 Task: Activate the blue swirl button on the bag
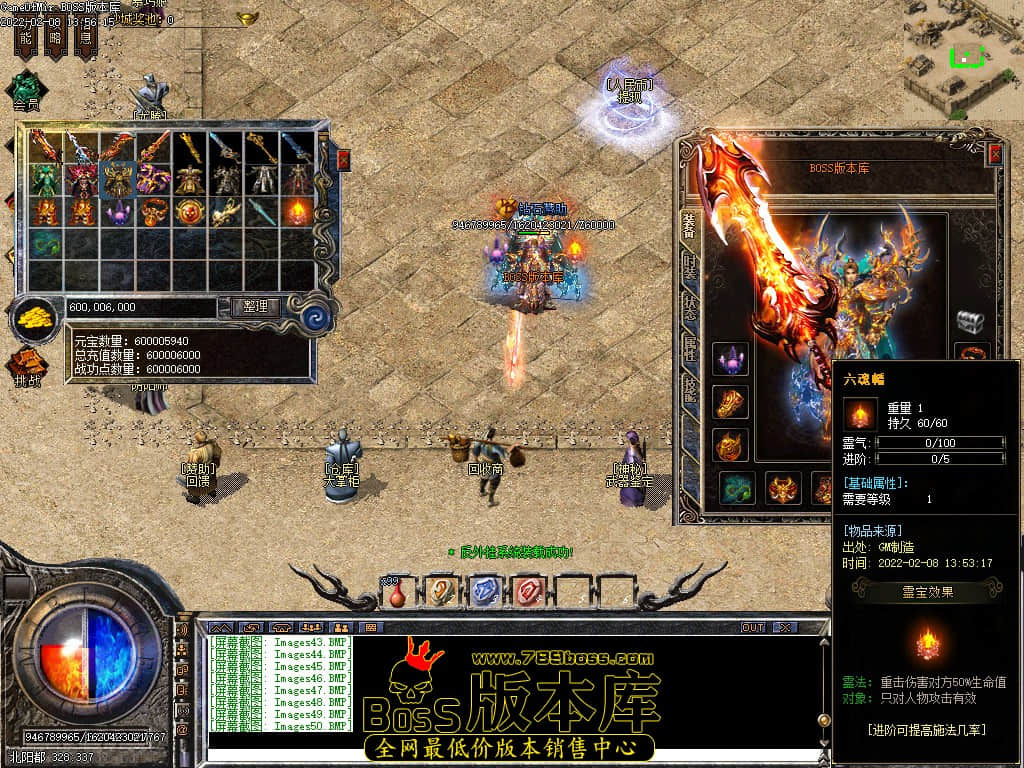[317, 317]
